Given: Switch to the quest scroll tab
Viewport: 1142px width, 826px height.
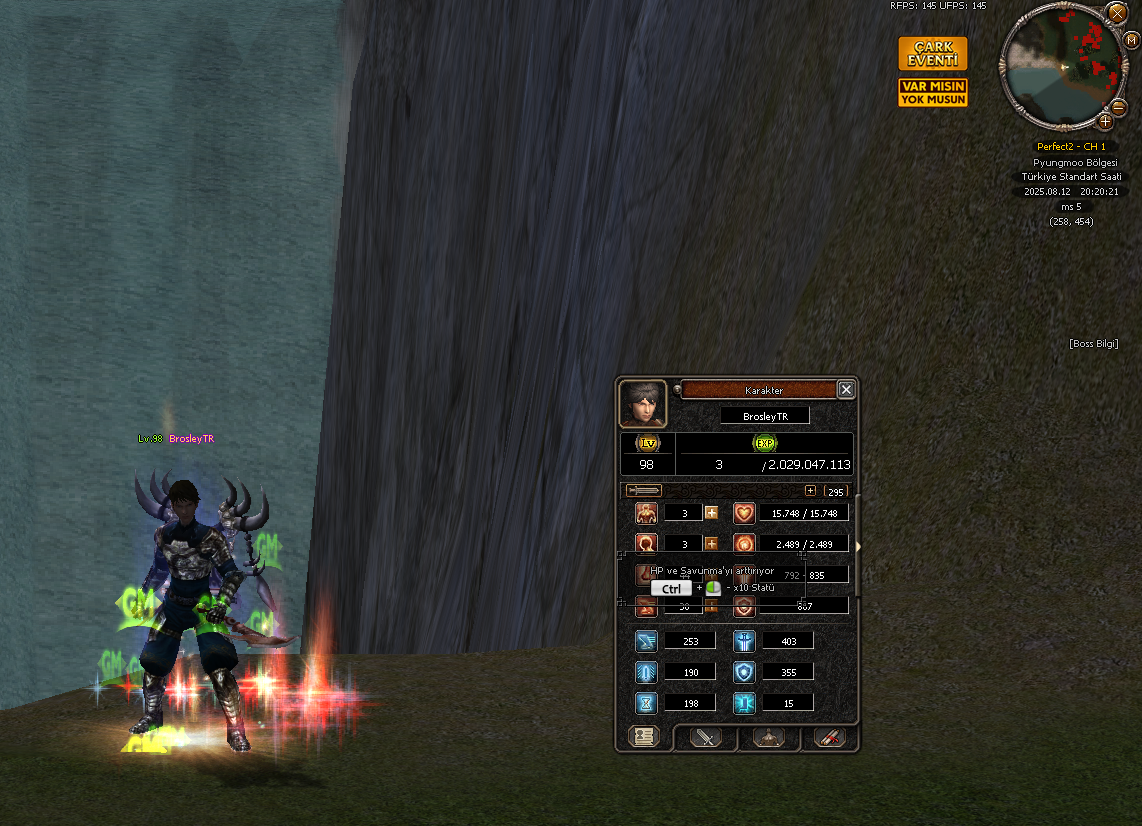Looking at the screenshot, I should pyautogui.click(x=830, y=738).
